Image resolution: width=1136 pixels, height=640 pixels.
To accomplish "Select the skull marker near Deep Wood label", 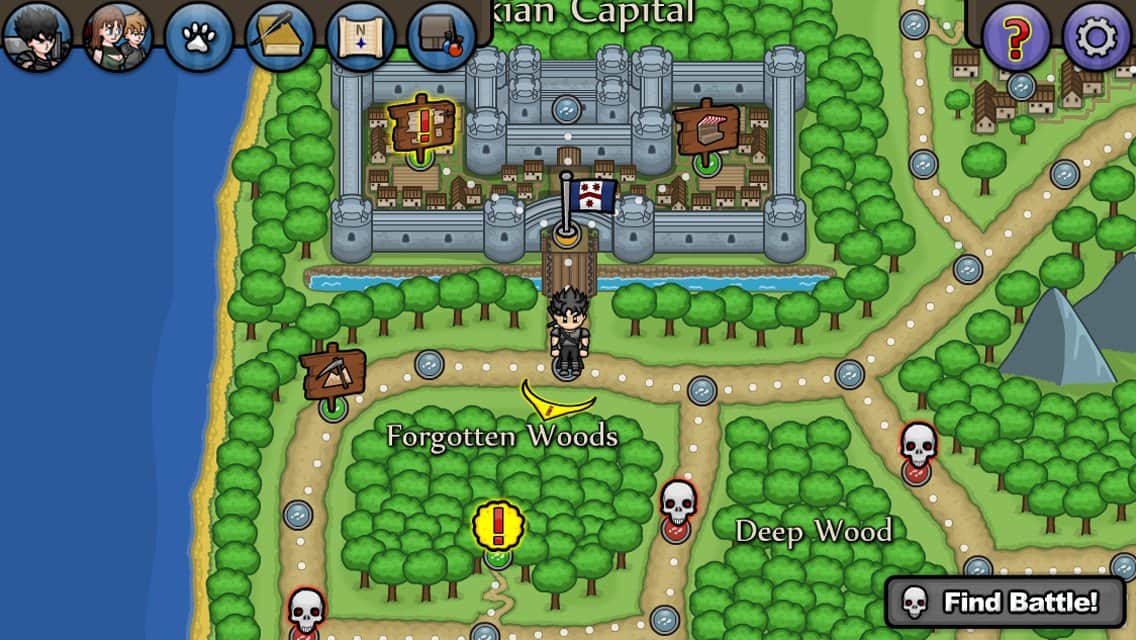I will 677,505.
